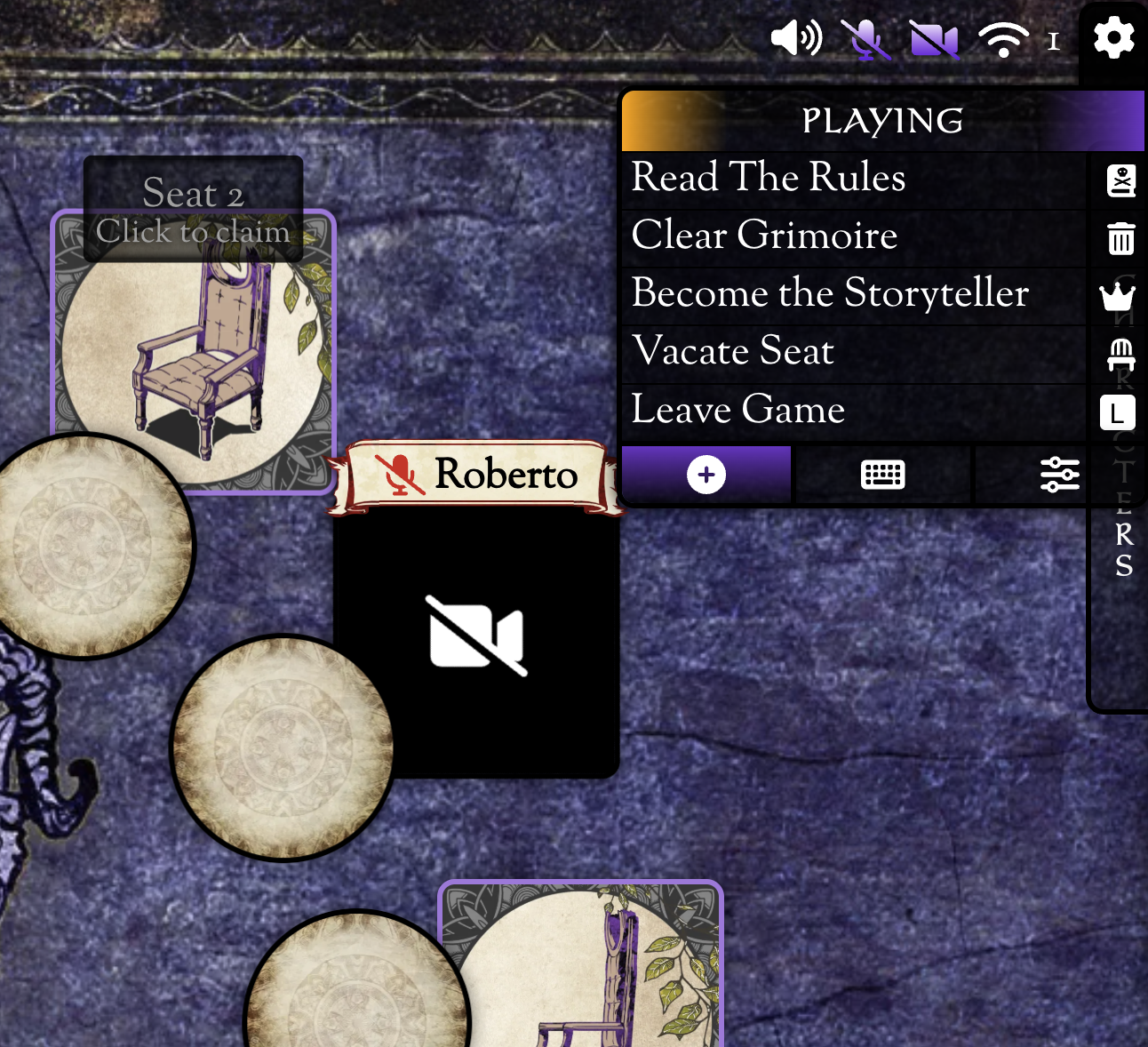
Task: Enable the crossed-out camera in top bar
Action: pyautogui.click(x=934, y=40)
